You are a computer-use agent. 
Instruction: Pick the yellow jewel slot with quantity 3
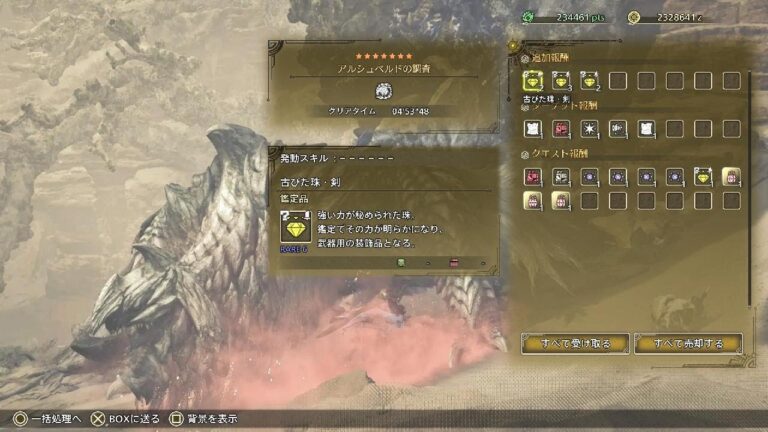561,80
